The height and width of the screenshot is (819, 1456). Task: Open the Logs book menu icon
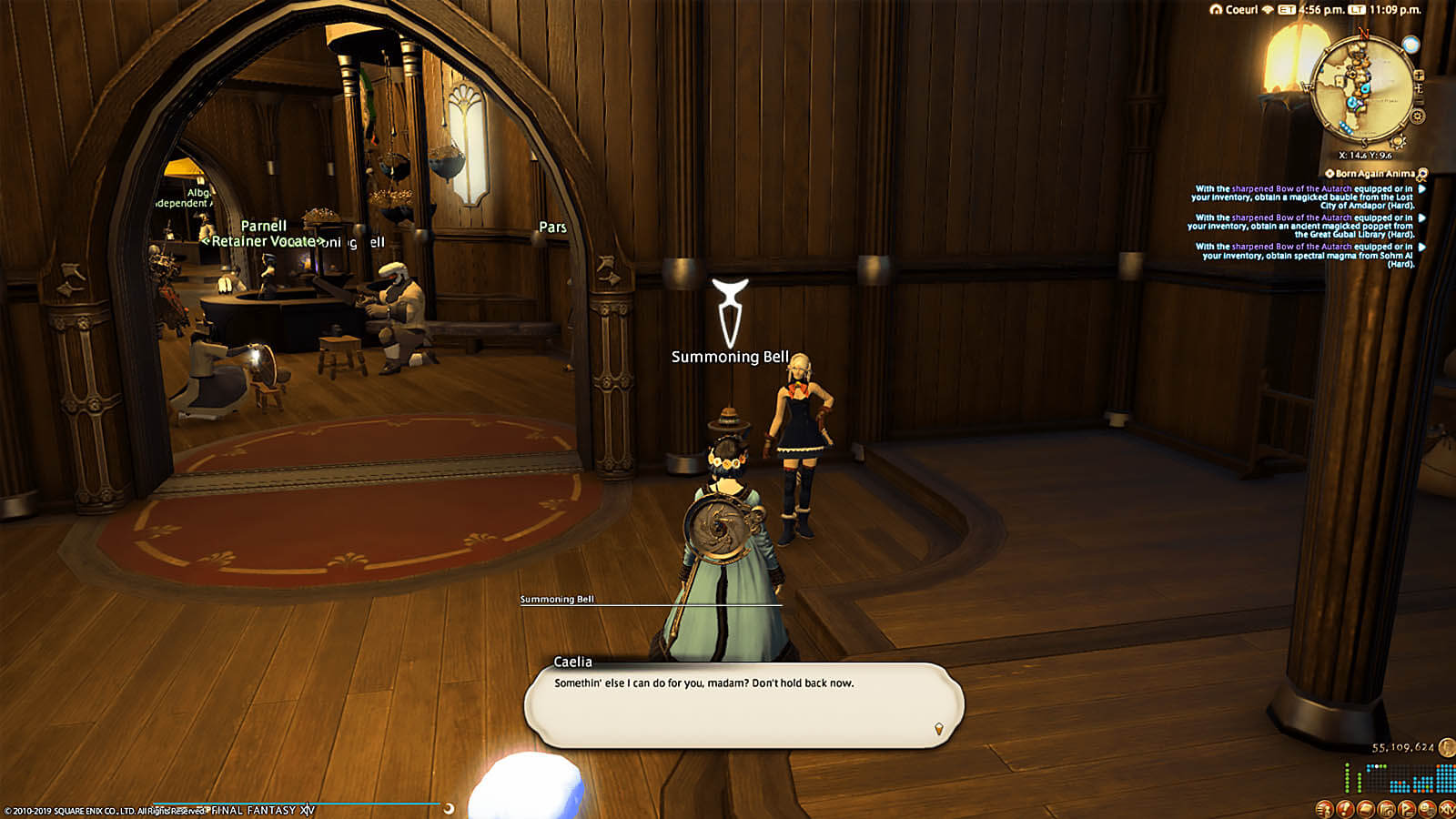tap(1365, 809)
